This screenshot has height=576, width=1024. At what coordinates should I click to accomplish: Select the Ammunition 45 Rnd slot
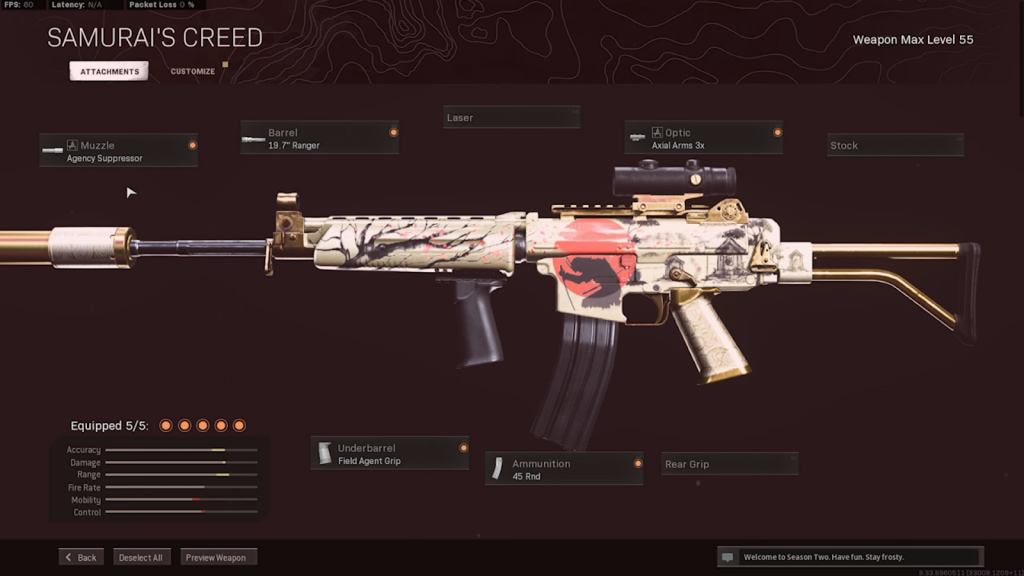pyautogui.click(x=564, y=469)
